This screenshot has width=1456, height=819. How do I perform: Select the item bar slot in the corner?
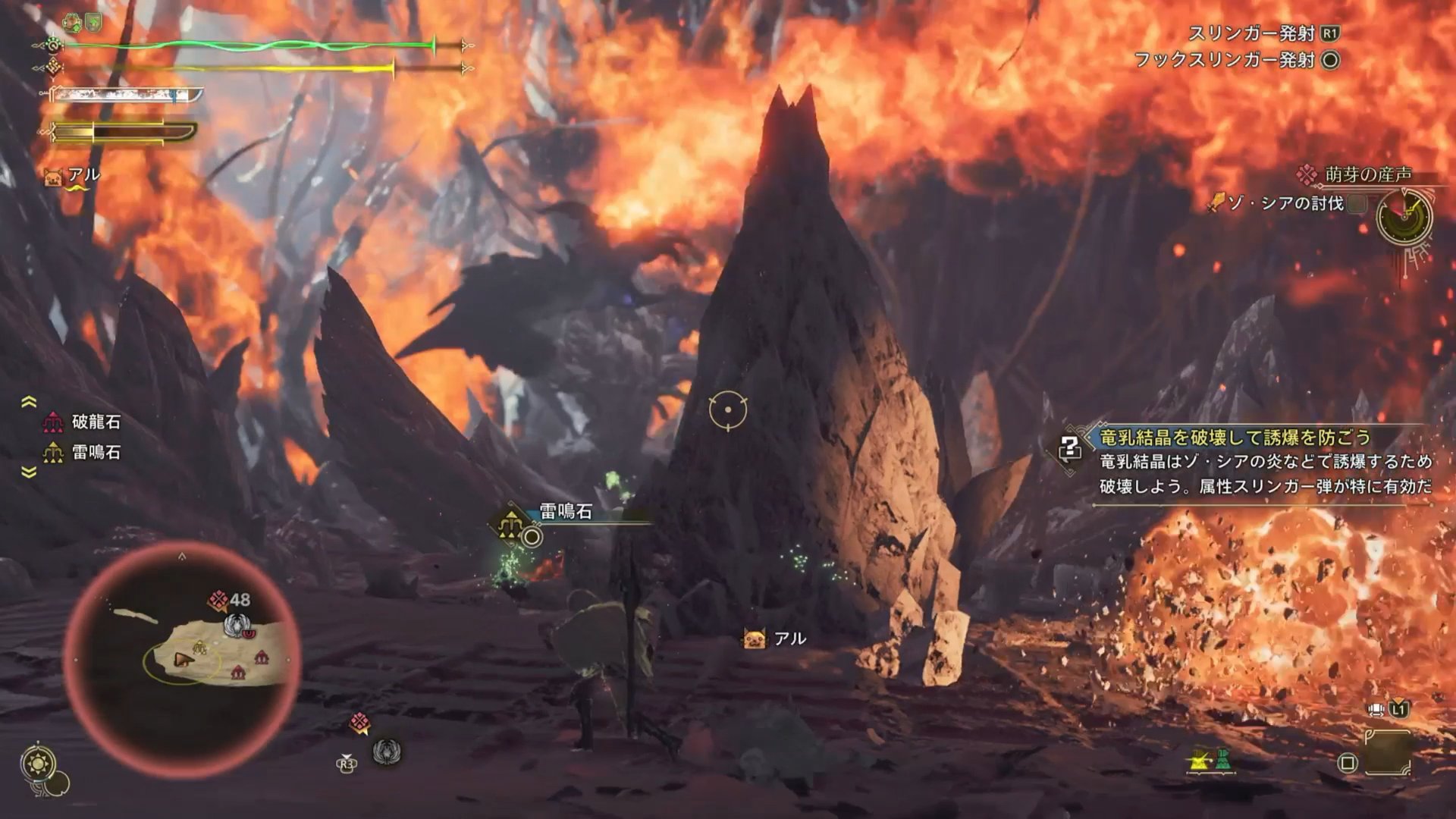(x=1388, y=752)
